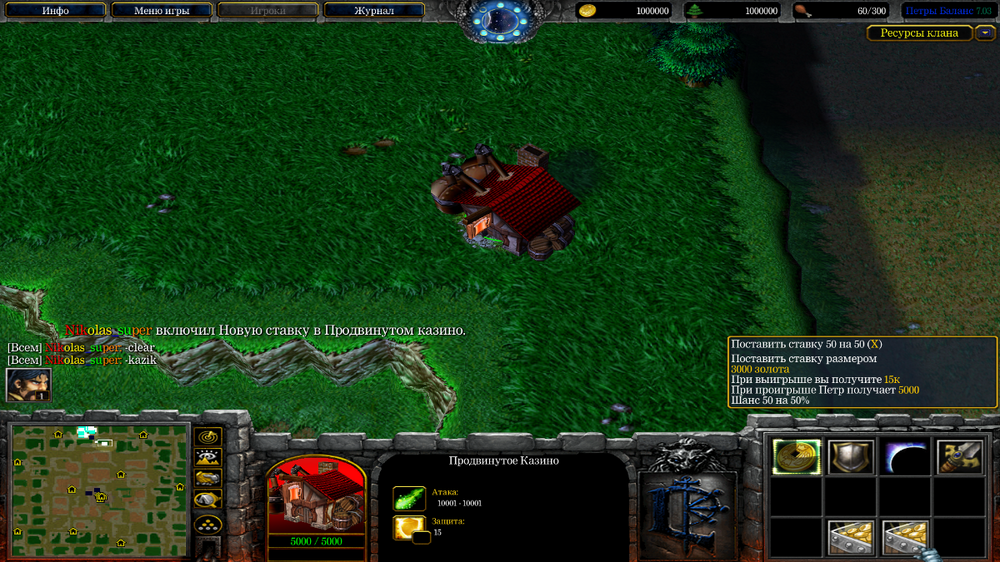The height and width of the screenshot is (562, 1000).
Task: Click the casino building portrait
Action: 316,497
